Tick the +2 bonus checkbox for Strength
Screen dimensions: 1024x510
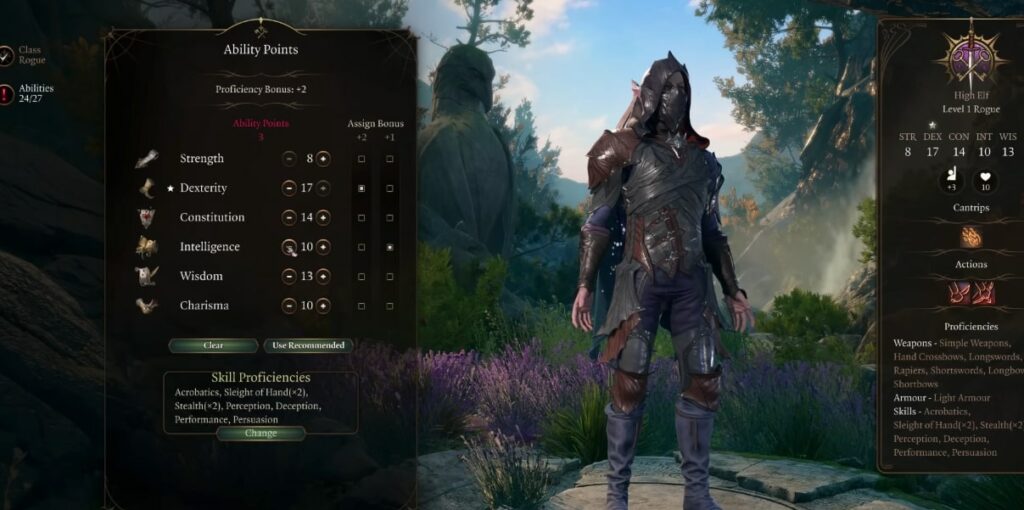click(361, 159)
